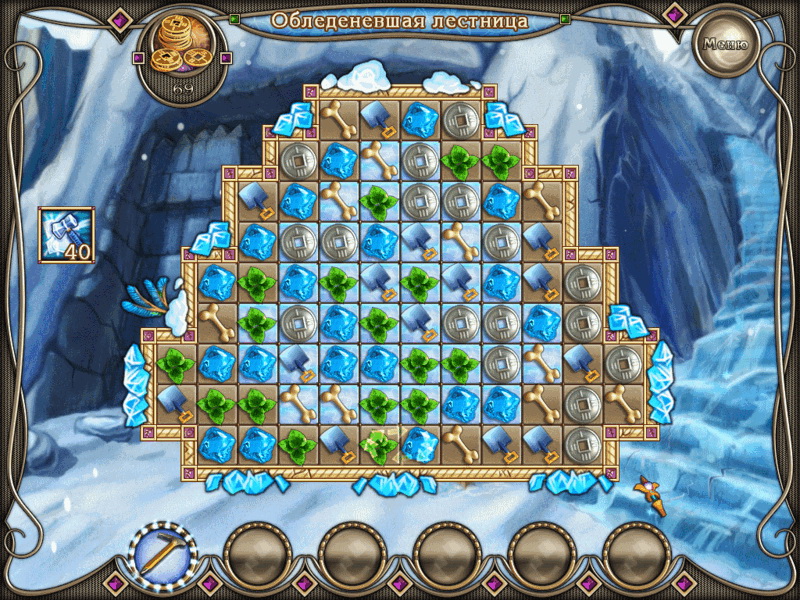This screenshot has width=800, height=600.
Task: Select the pickaxe tool in the round slot
Action: [x=163, y=552]
